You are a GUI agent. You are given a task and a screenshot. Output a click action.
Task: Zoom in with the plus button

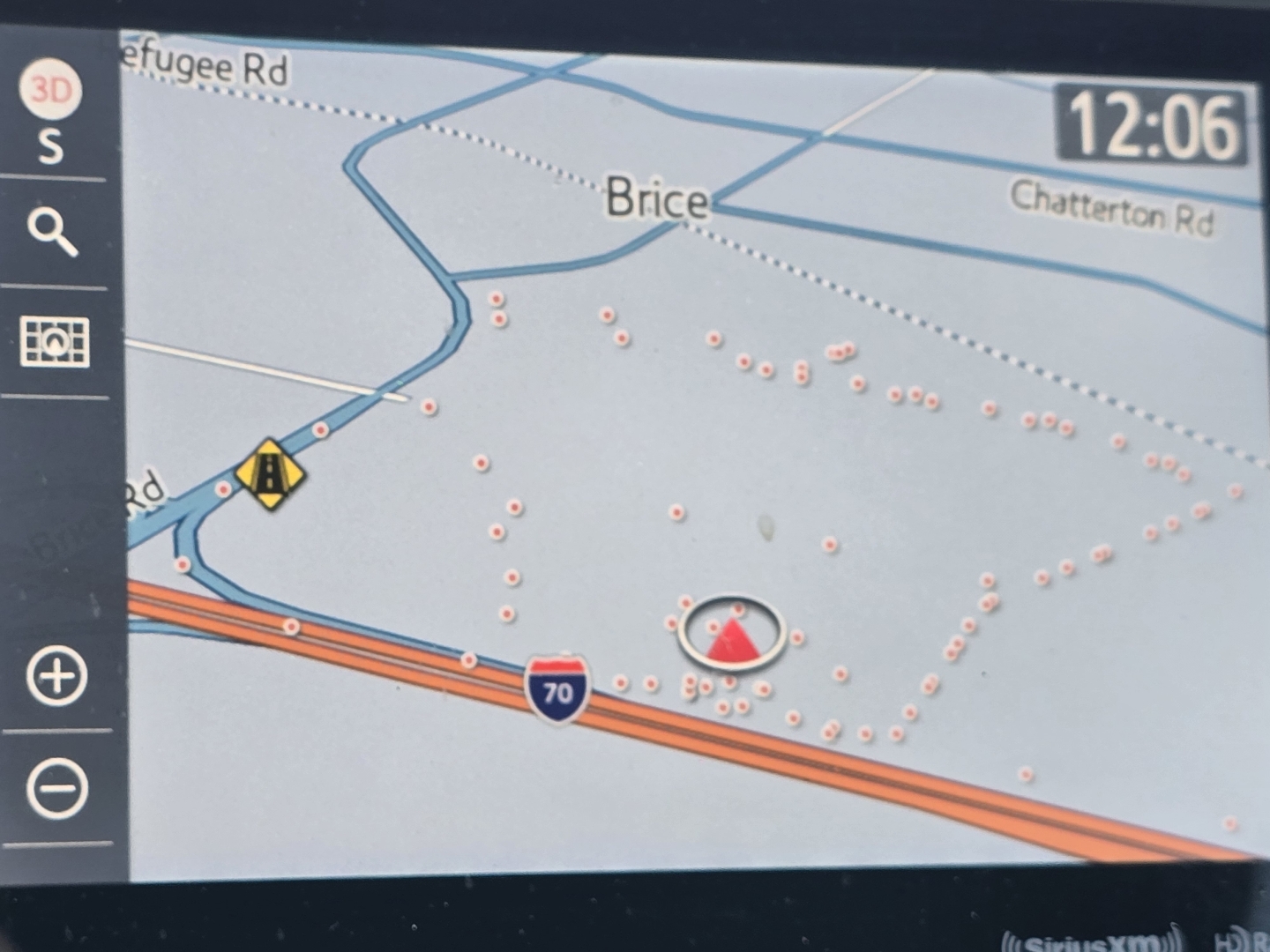(x=57, y=676)
